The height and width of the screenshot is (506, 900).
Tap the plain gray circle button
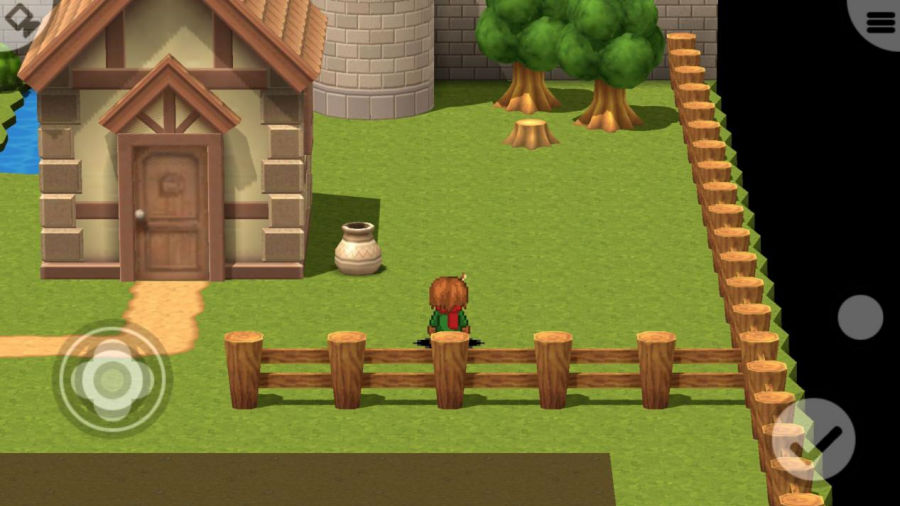(860, 317)
